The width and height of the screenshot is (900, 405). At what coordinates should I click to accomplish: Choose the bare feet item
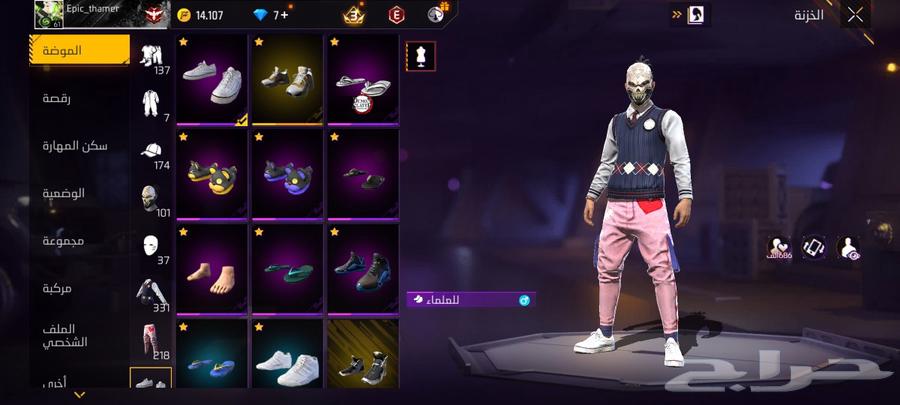pyautogui.click(x=212, y=268)
